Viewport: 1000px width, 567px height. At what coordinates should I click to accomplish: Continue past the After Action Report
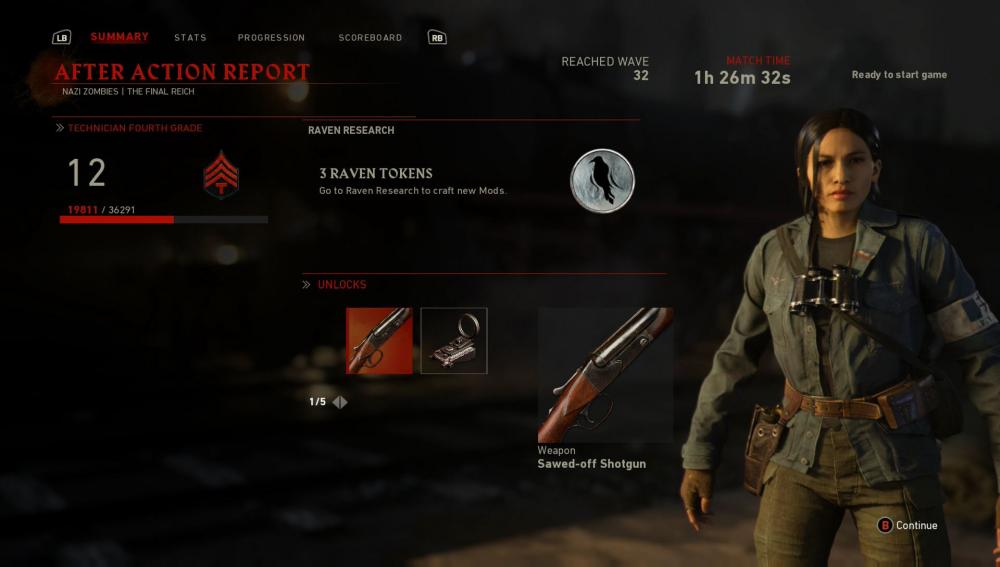(x=908, y=525)
